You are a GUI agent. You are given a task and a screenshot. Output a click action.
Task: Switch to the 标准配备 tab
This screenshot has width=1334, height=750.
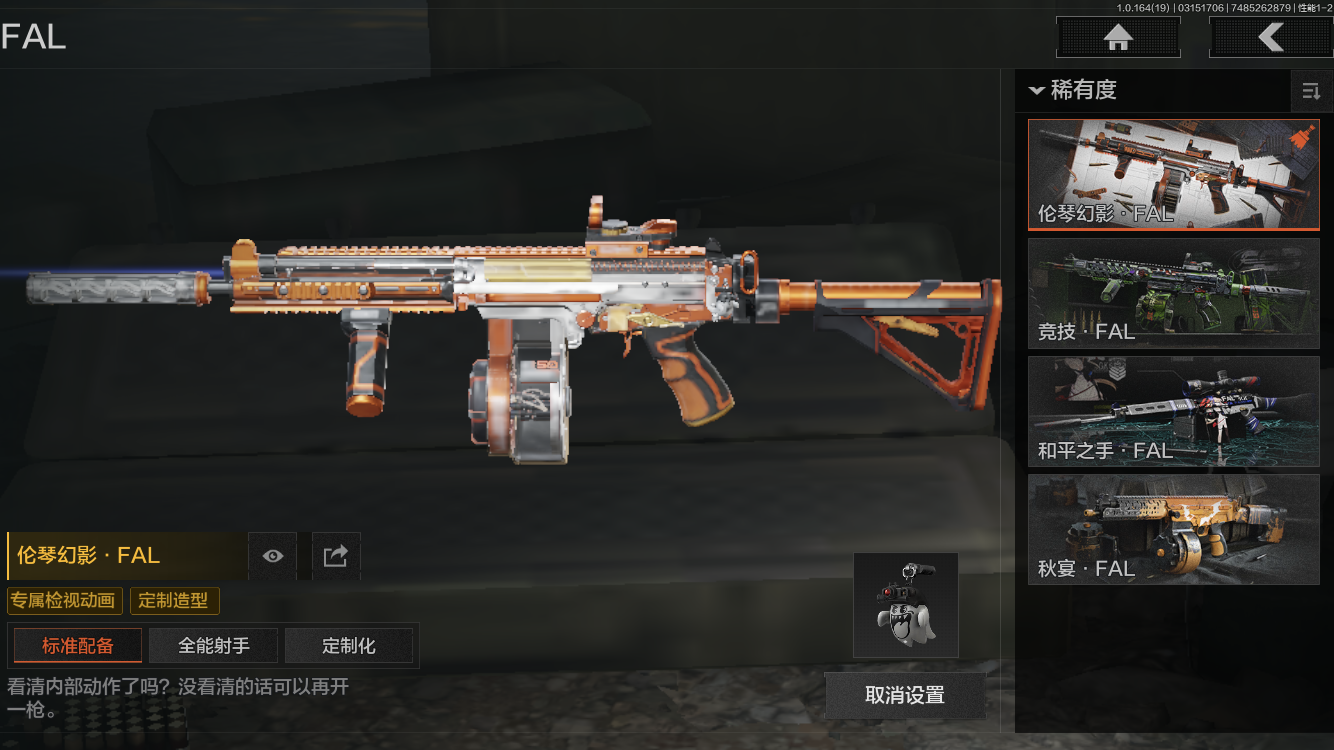[77, 646]
